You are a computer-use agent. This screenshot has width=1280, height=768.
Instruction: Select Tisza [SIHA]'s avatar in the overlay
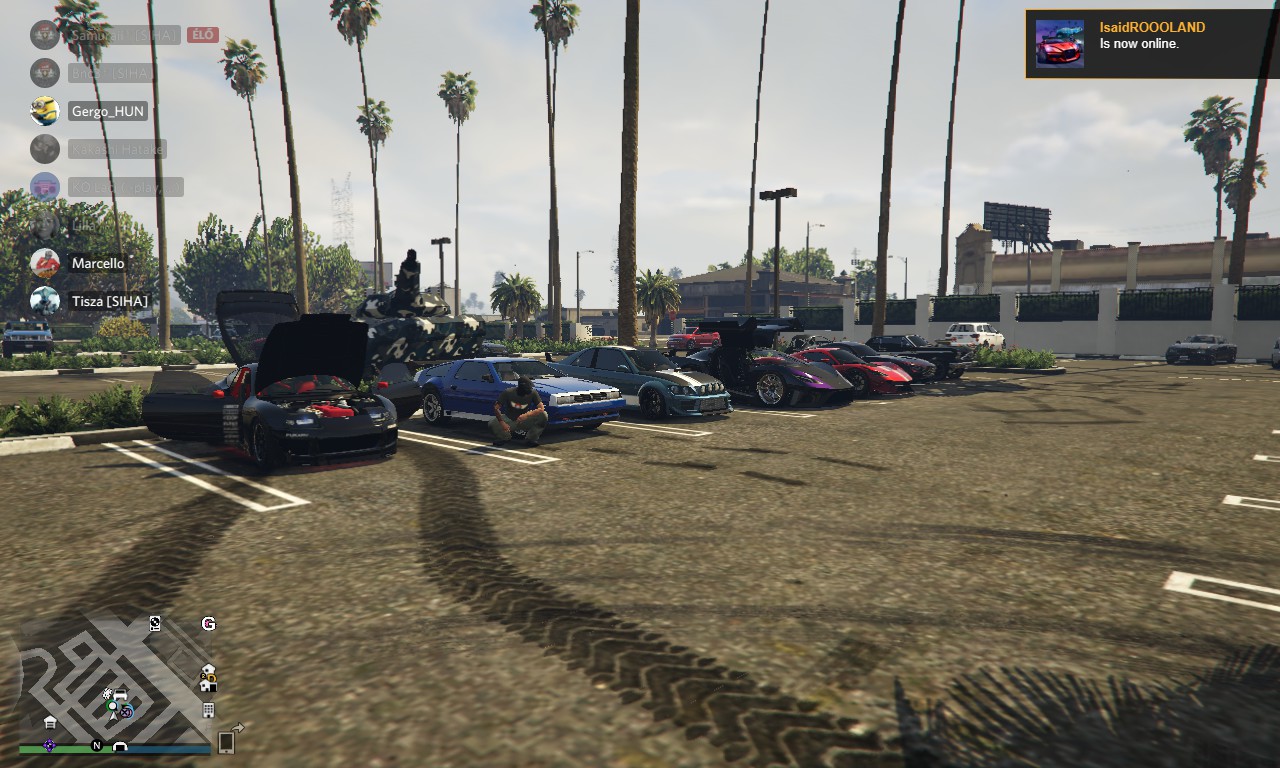[45, 300]
